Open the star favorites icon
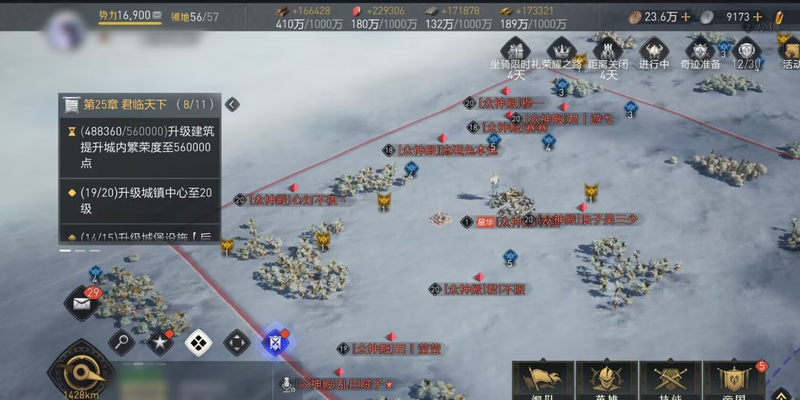The height and width of the screenshot is (400, 800). click(x=160, y=343)
